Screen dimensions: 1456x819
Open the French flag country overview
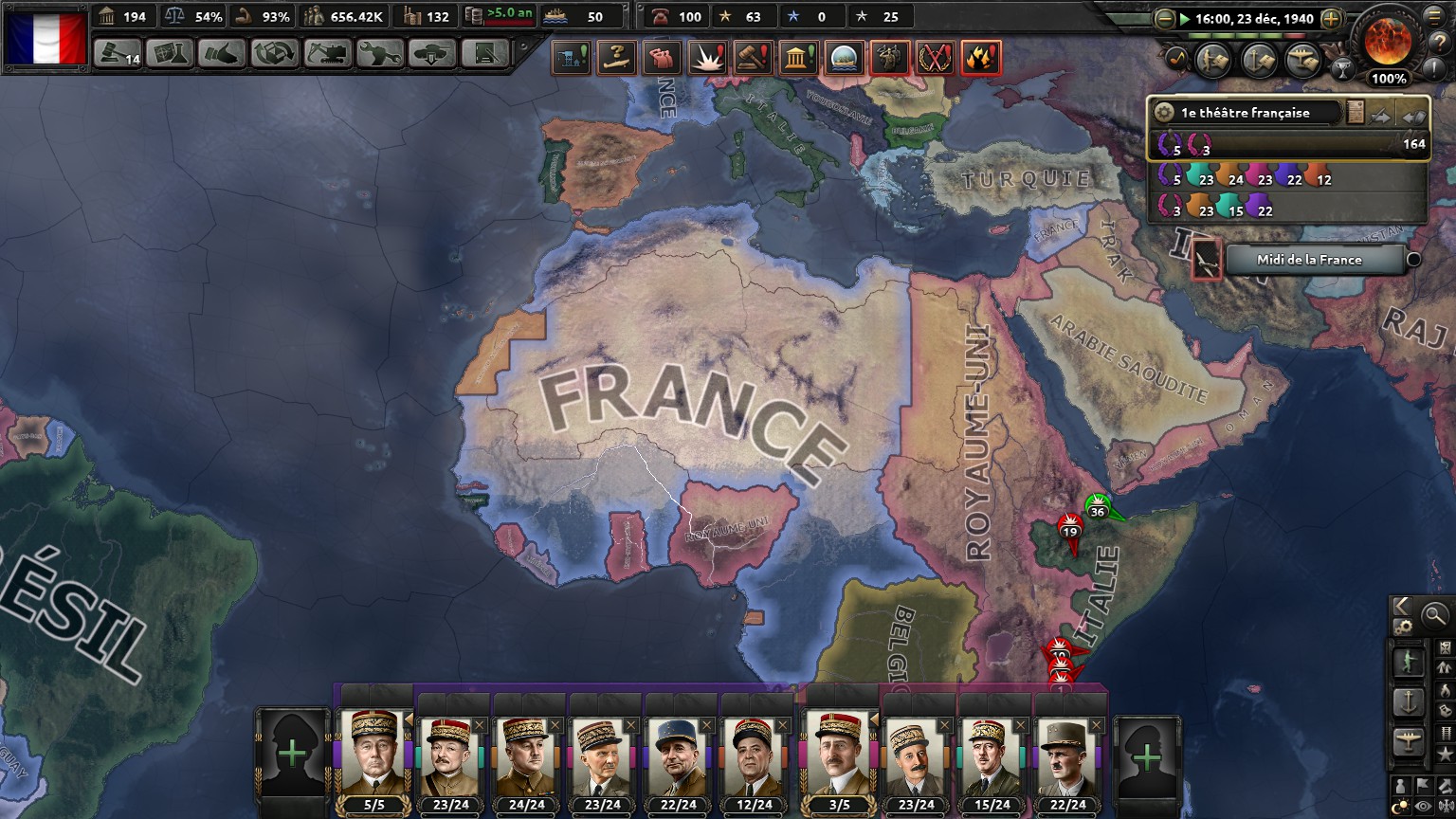click(x=46, y=37)
